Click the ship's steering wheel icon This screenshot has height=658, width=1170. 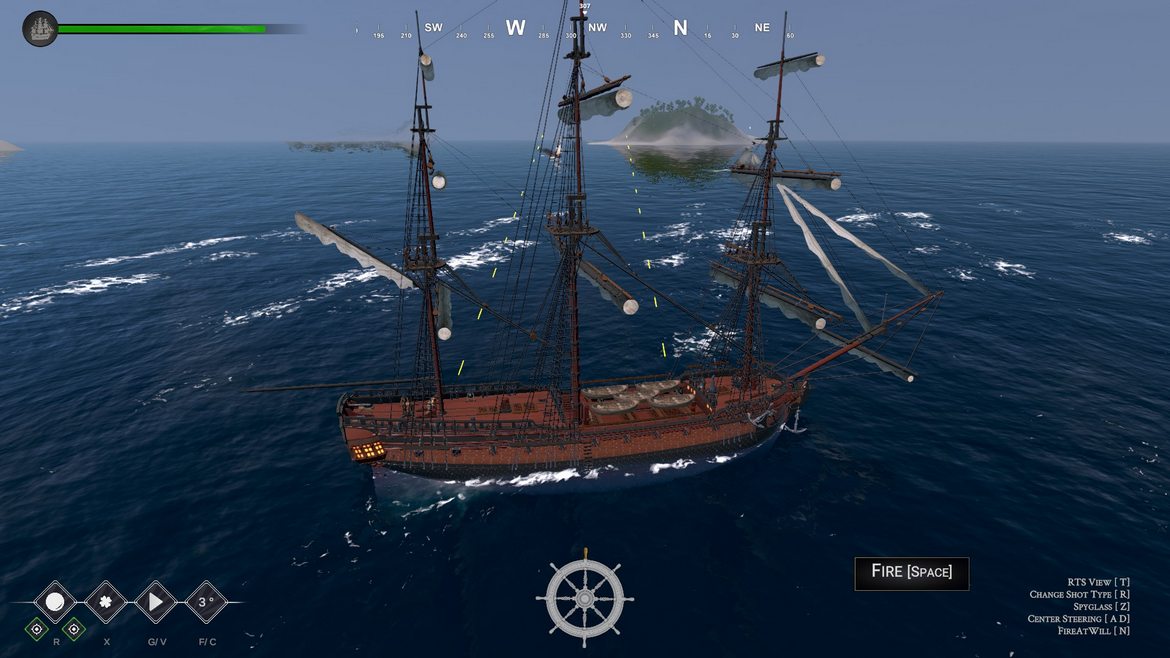click(x=584, y=597)
